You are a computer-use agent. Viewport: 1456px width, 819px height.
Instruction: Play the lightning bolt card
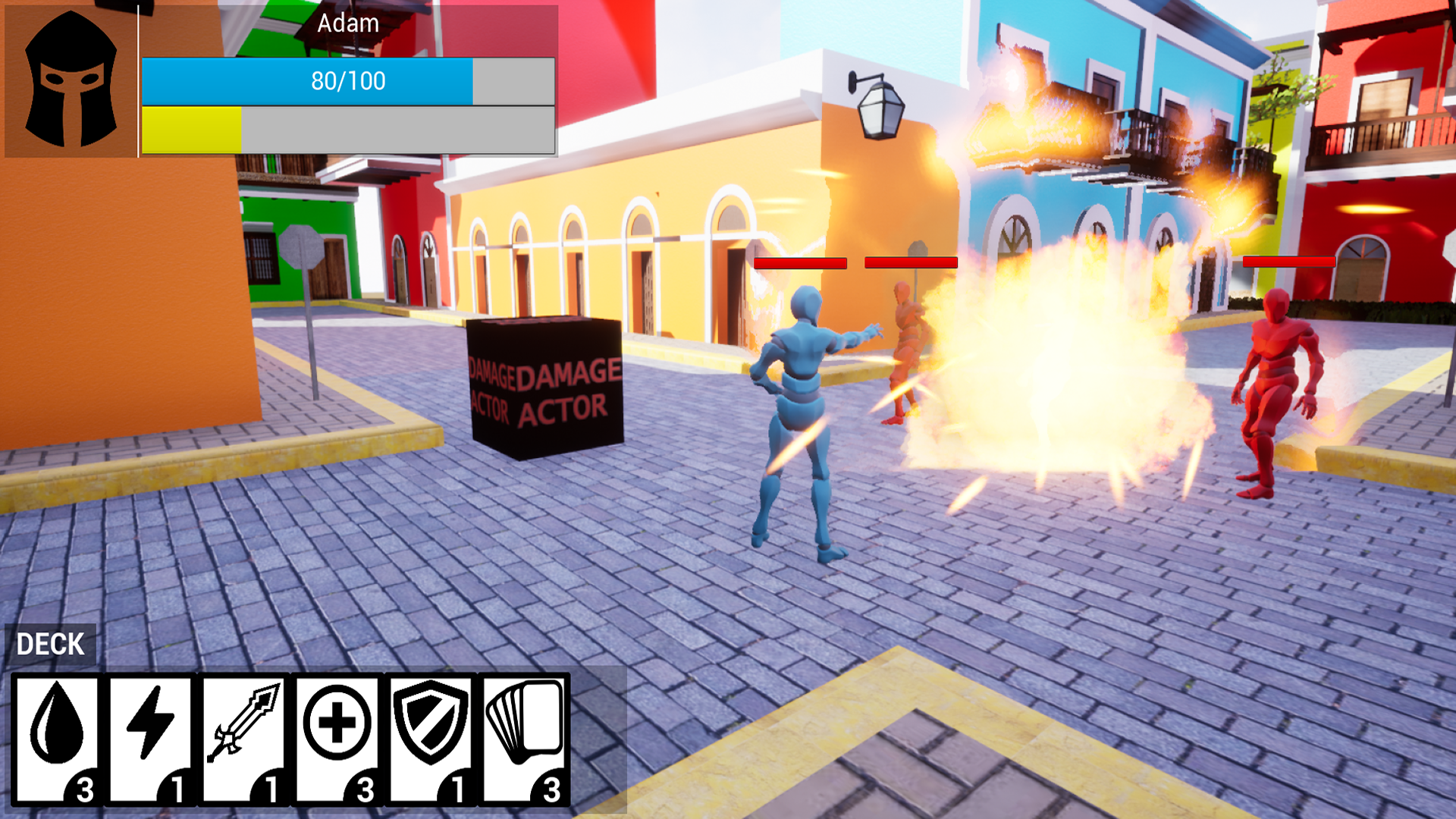tap(150, 739)
